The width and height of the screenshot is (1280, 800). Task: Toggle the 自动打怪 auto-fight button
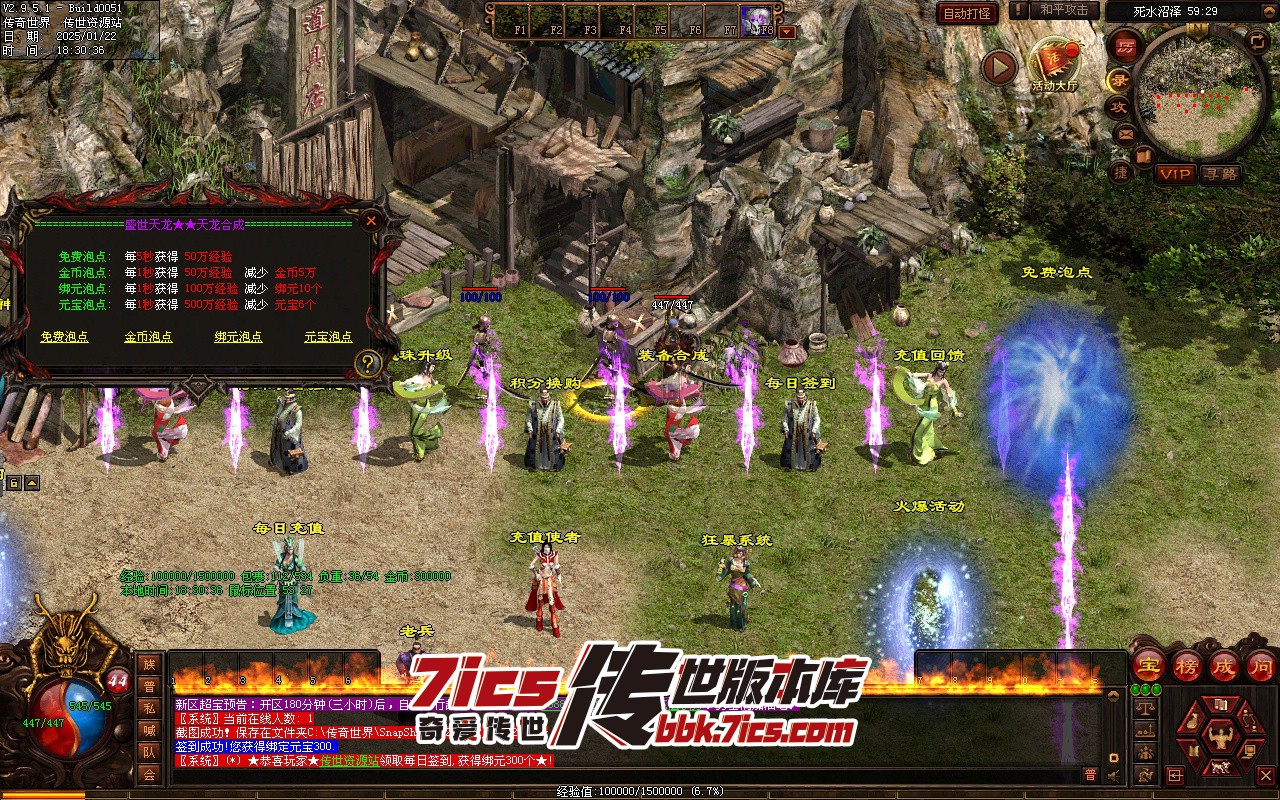pos(967,13)
